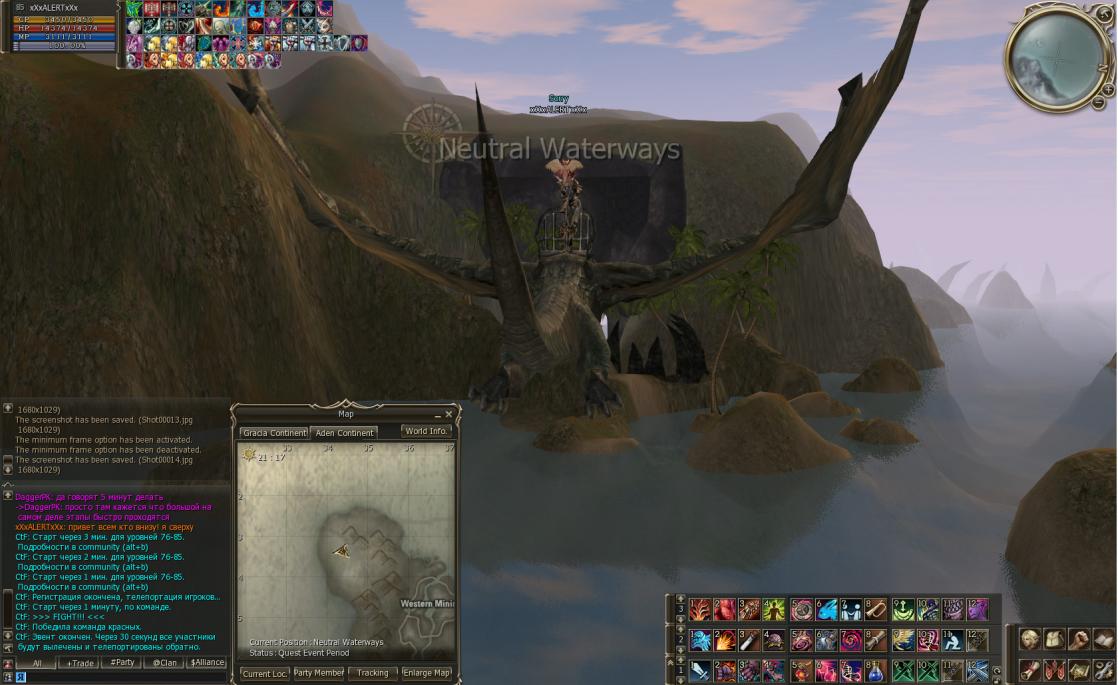Image resolution: width=1118 pixels, height=685 pixels.
Task: Choose the $Alliance chat tab
Action: (207, 663)
